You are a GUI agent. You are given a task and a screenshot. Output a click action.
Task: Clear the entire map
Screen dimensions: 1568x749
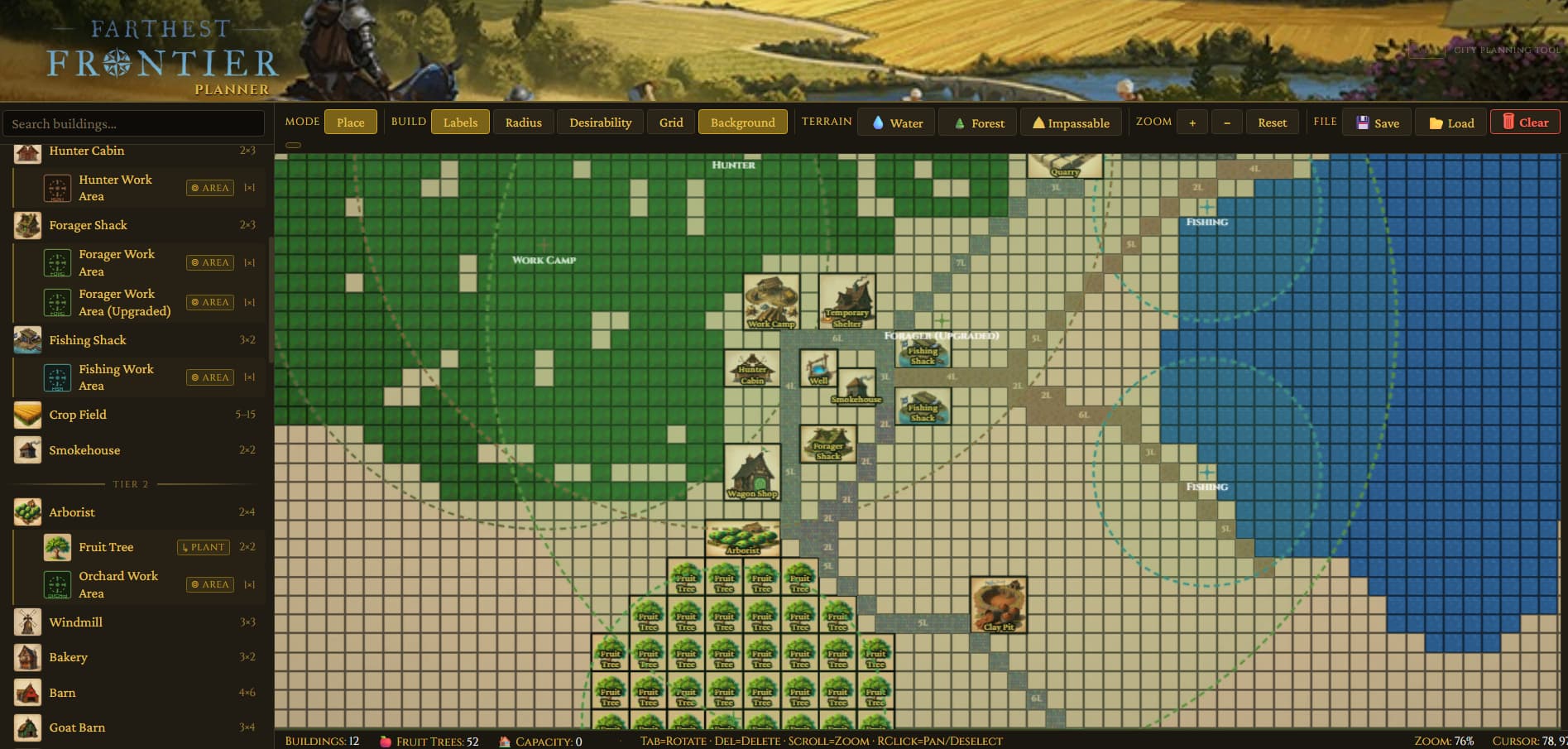(1524, 122)
